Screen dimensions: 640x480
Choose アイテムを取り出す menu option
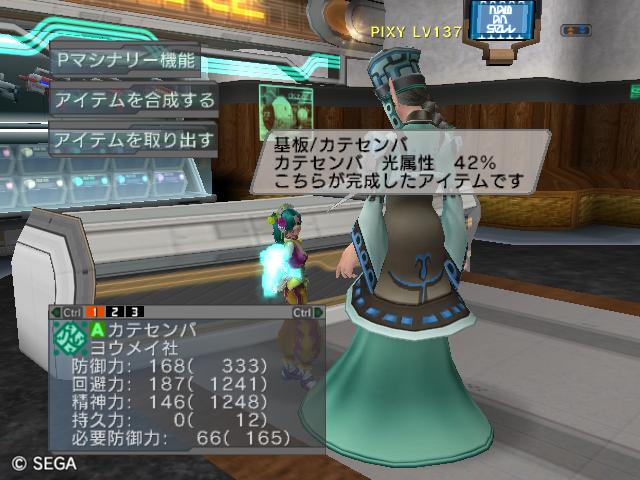coord(133,138)
